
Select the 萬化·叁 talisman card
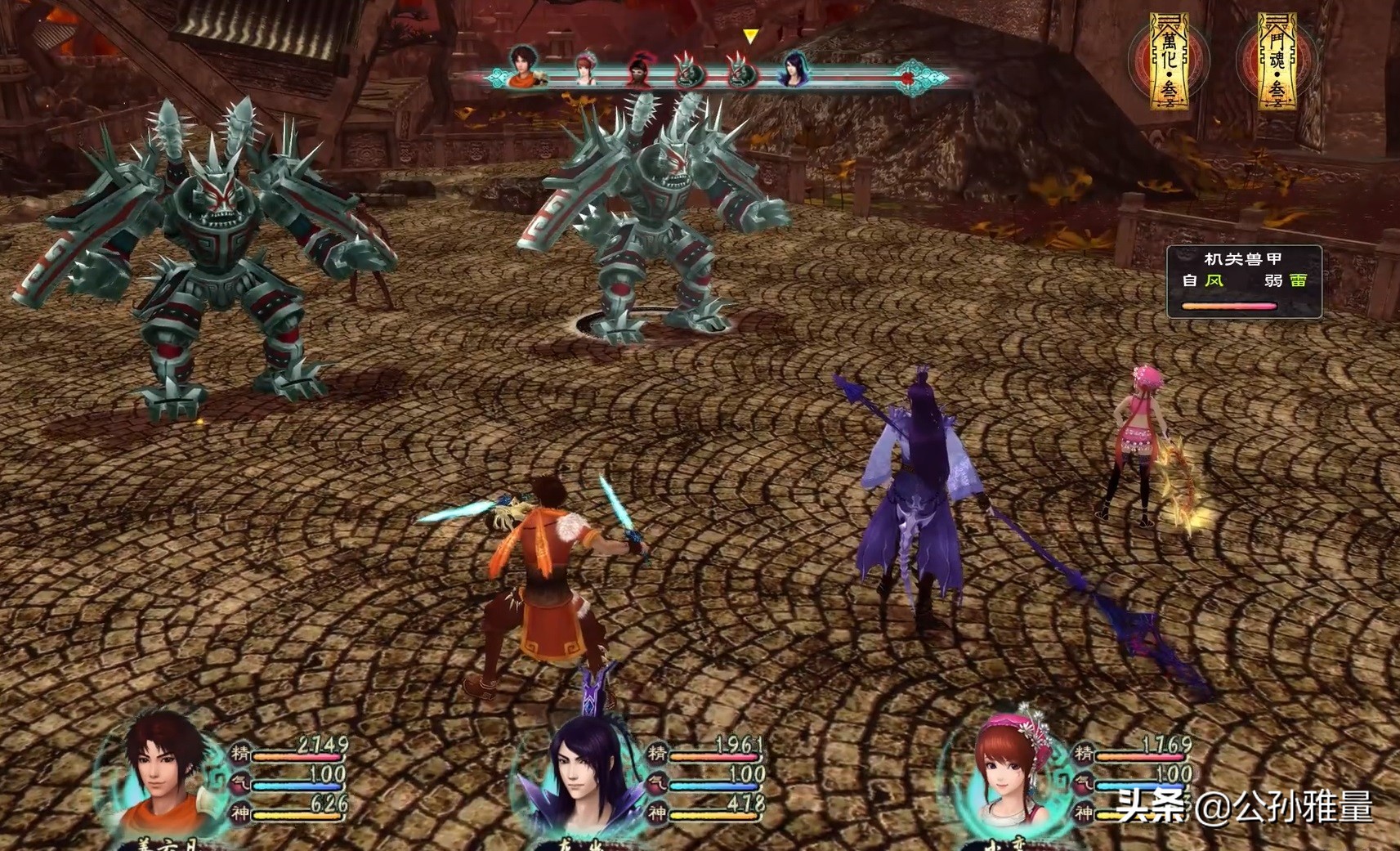[x=1169, y=61]
